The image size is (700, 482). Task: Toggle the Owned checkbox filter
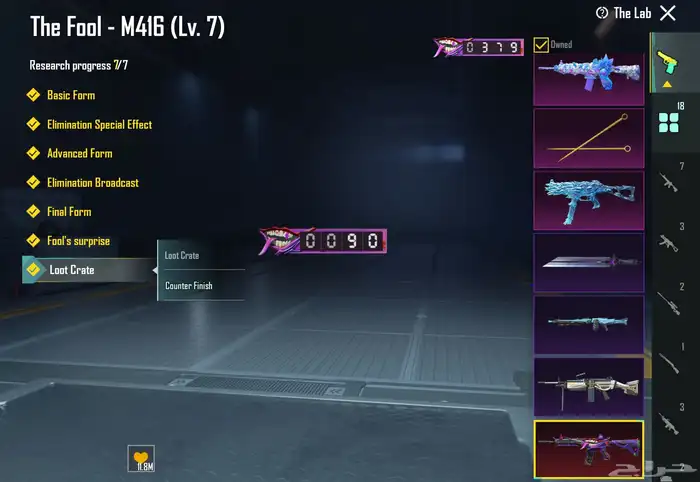click(x=541, y=44)
